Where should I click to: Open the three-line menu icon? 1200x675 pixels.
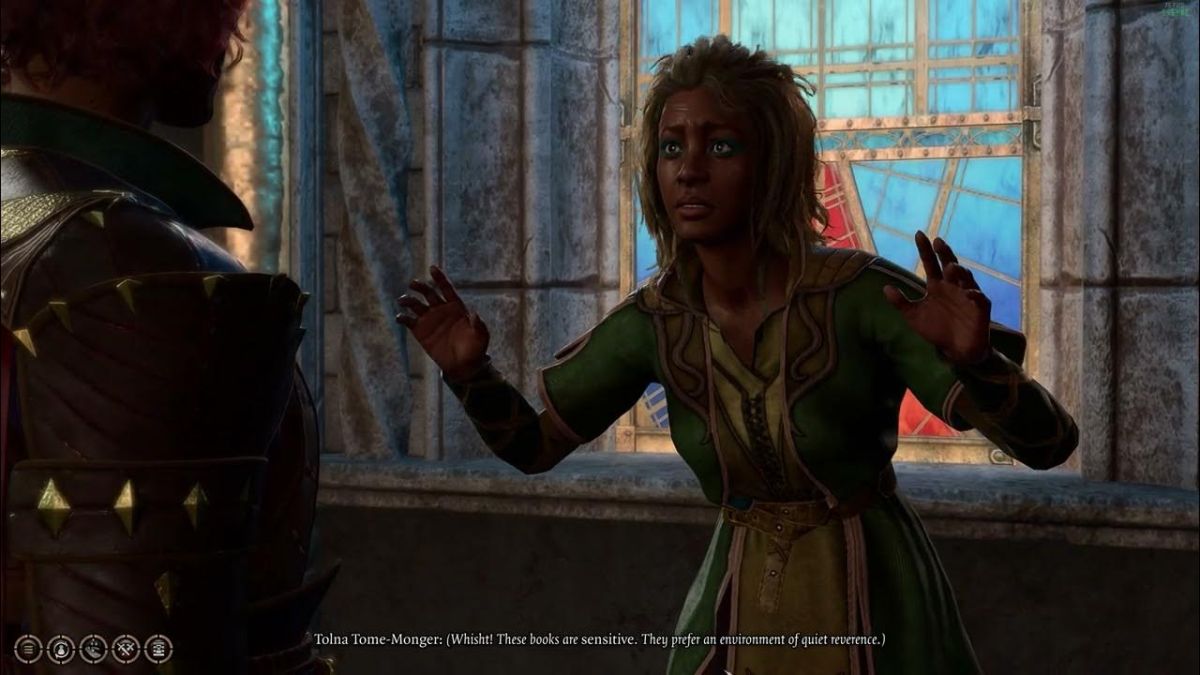28,648
